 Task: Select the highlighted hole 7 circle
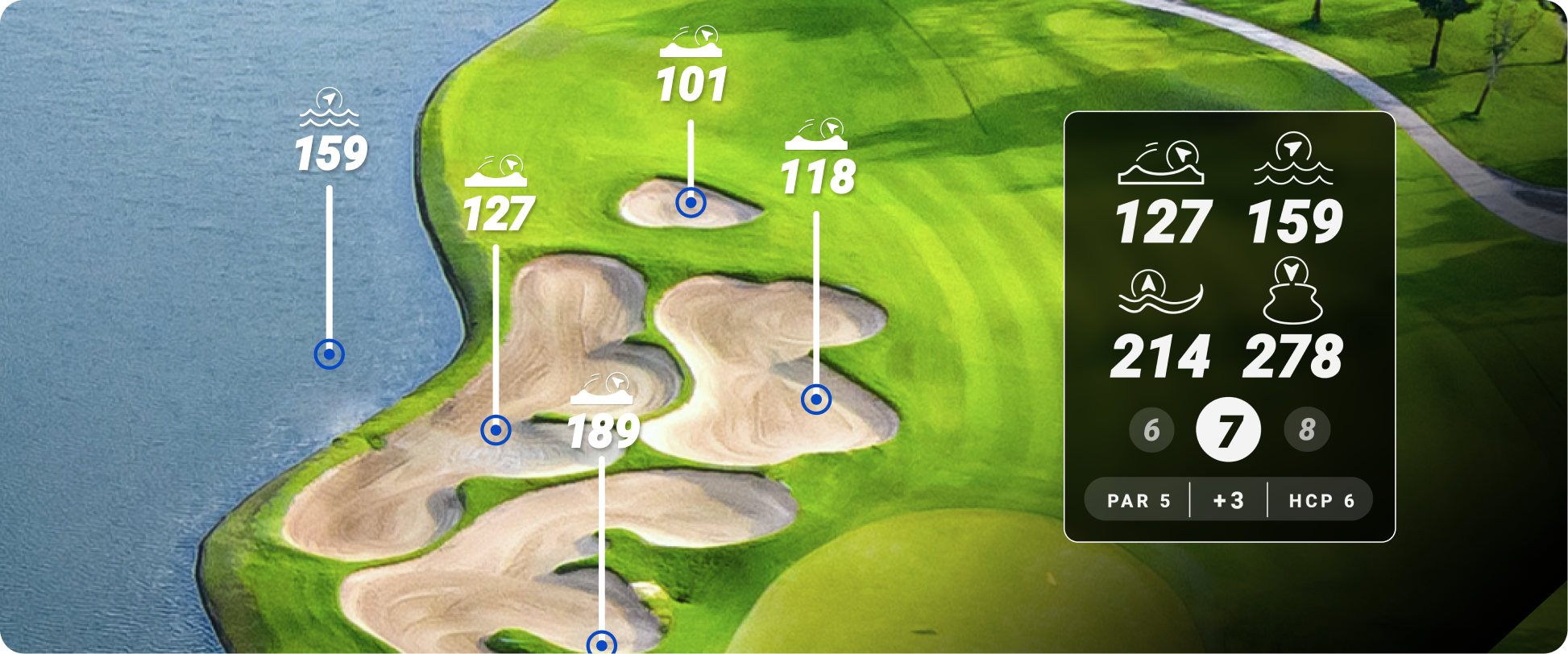click(1229, 431)
